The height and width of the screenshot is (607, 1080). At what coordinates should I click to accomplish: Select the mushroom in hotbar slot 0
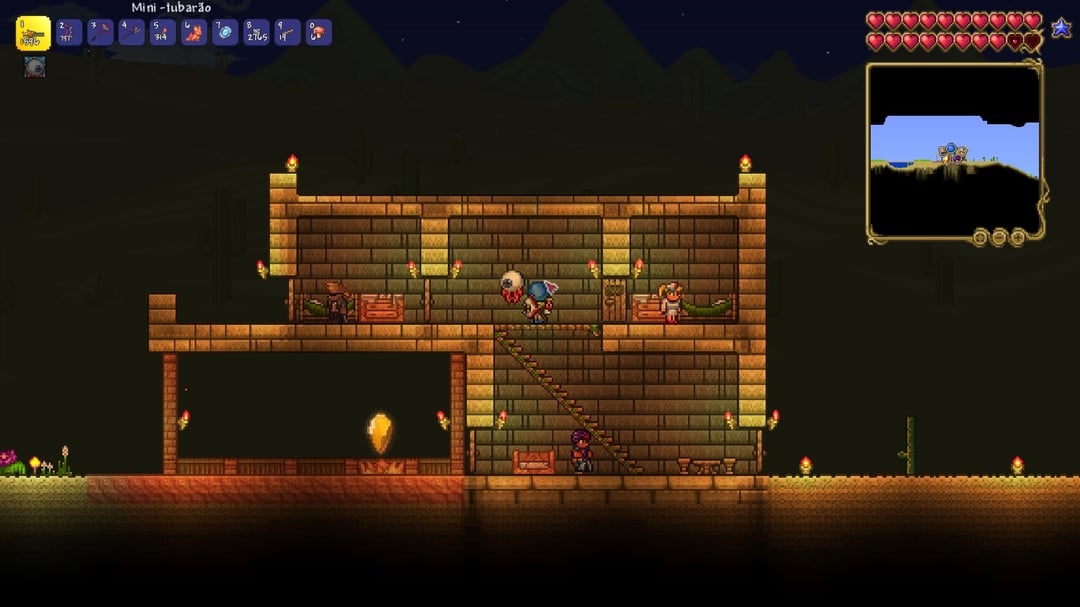click(319, 33)
